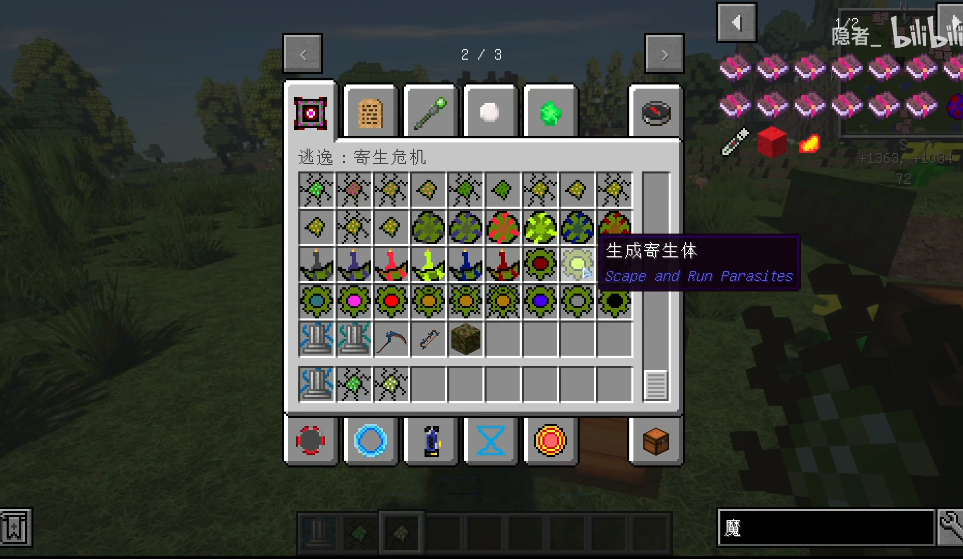
Task: Select the red block in item list
Action: 771,142
